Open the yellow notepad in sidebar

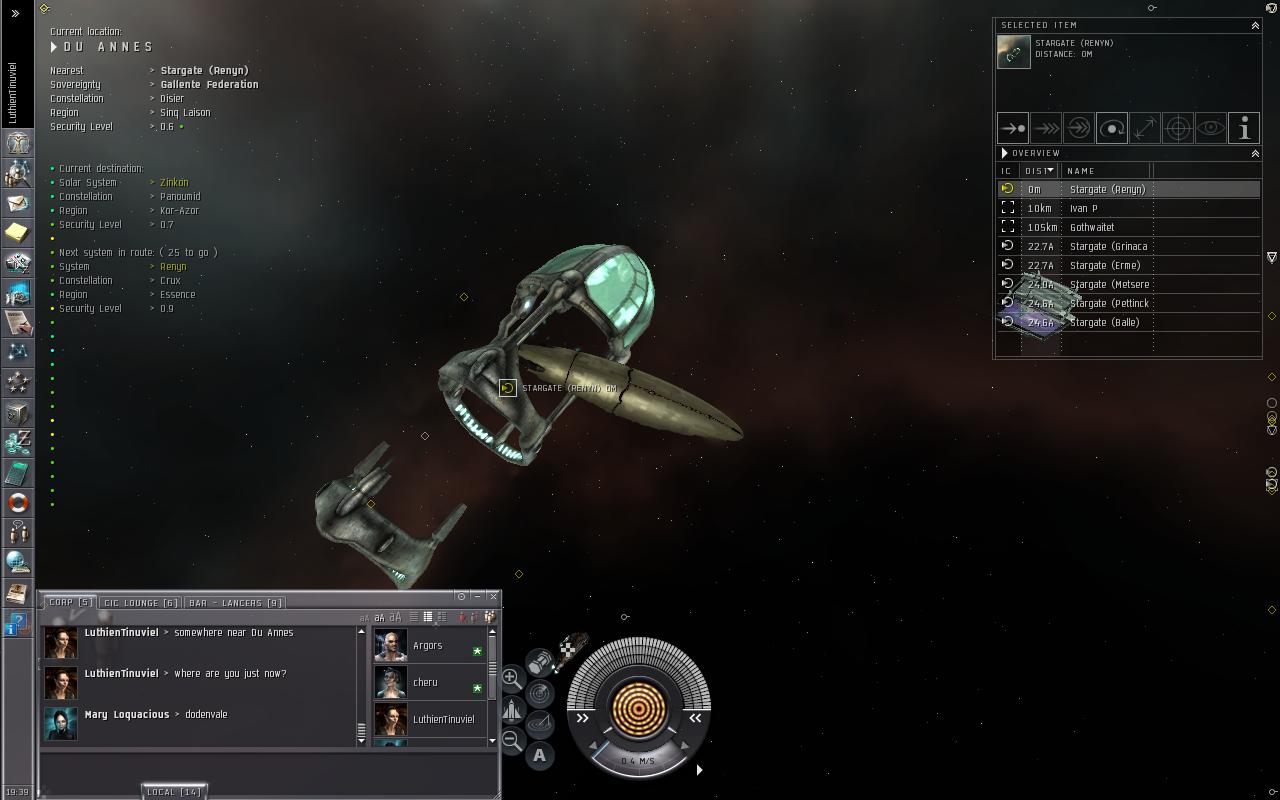tap(18, 233)
